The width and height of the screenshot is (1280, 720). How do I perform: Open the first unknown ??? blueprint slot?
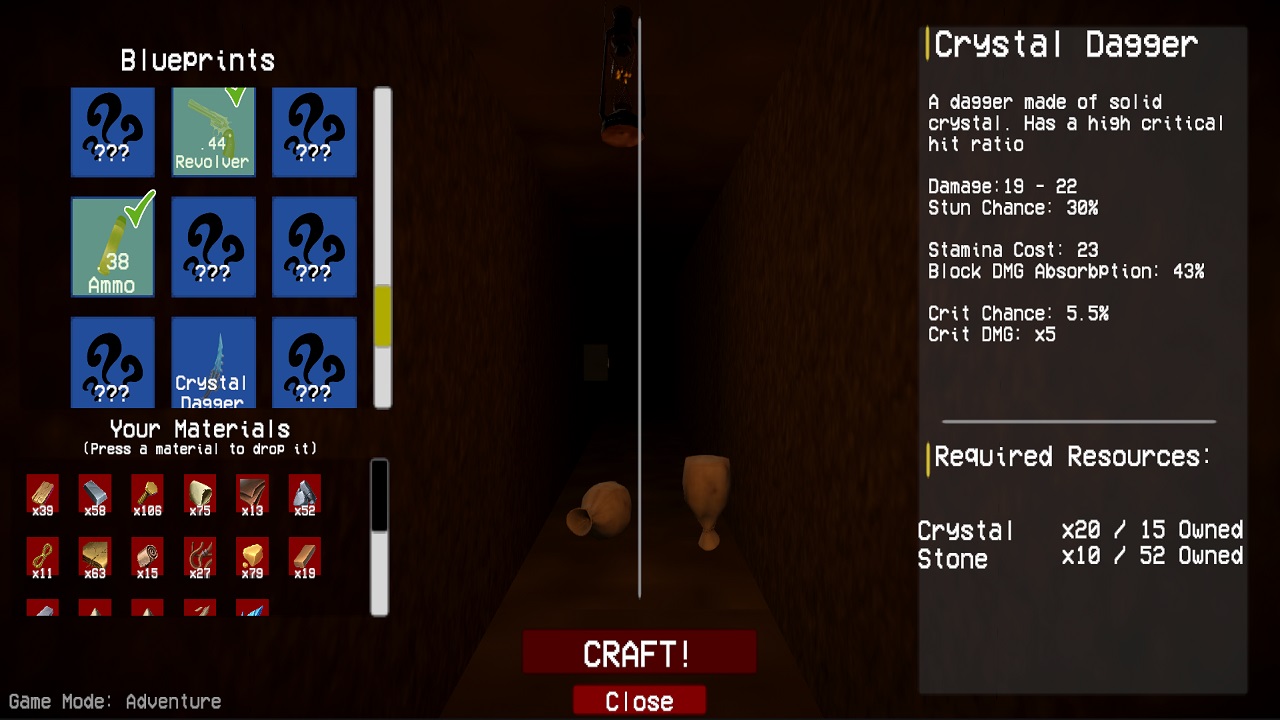pos(113,132)
